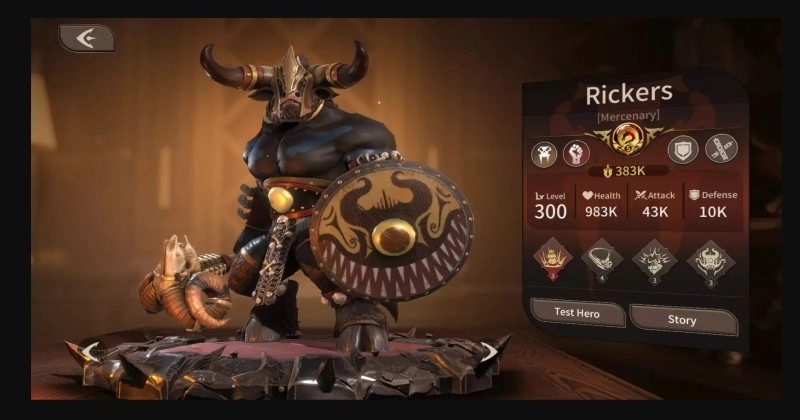Open the Test Hero trial
Screen dimensions: 800x420
[x=577, y=314]
